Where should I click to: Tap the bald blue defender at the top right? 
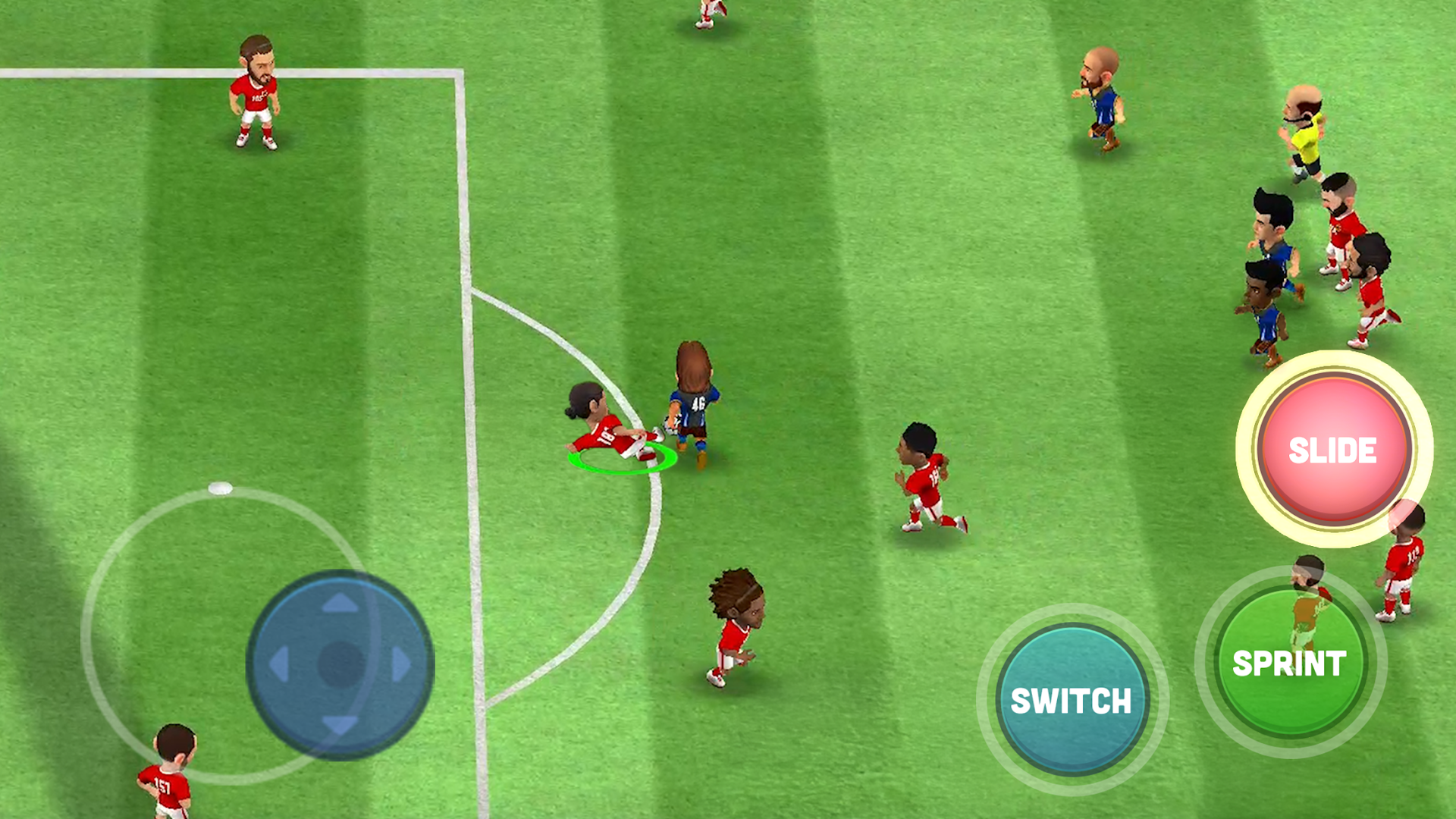tap(1099, 99)
